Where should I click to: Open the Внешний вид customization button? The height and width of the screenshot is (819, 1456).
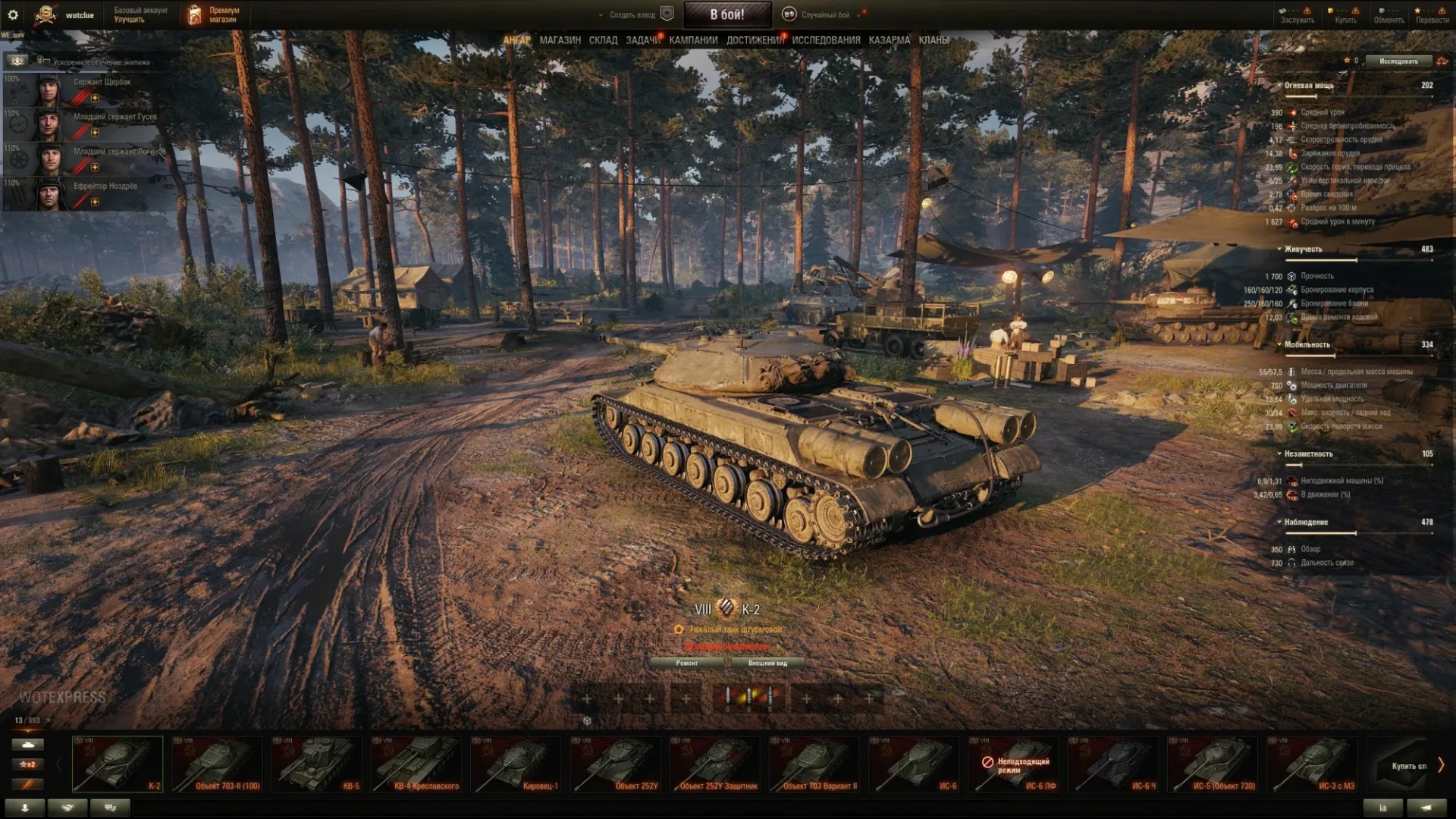(x=767, y=663)
